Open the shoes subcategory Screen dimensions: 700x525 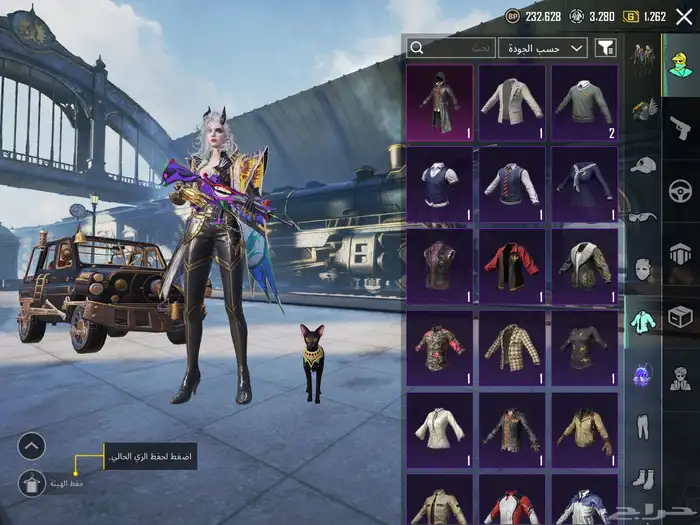coord(643,480)
